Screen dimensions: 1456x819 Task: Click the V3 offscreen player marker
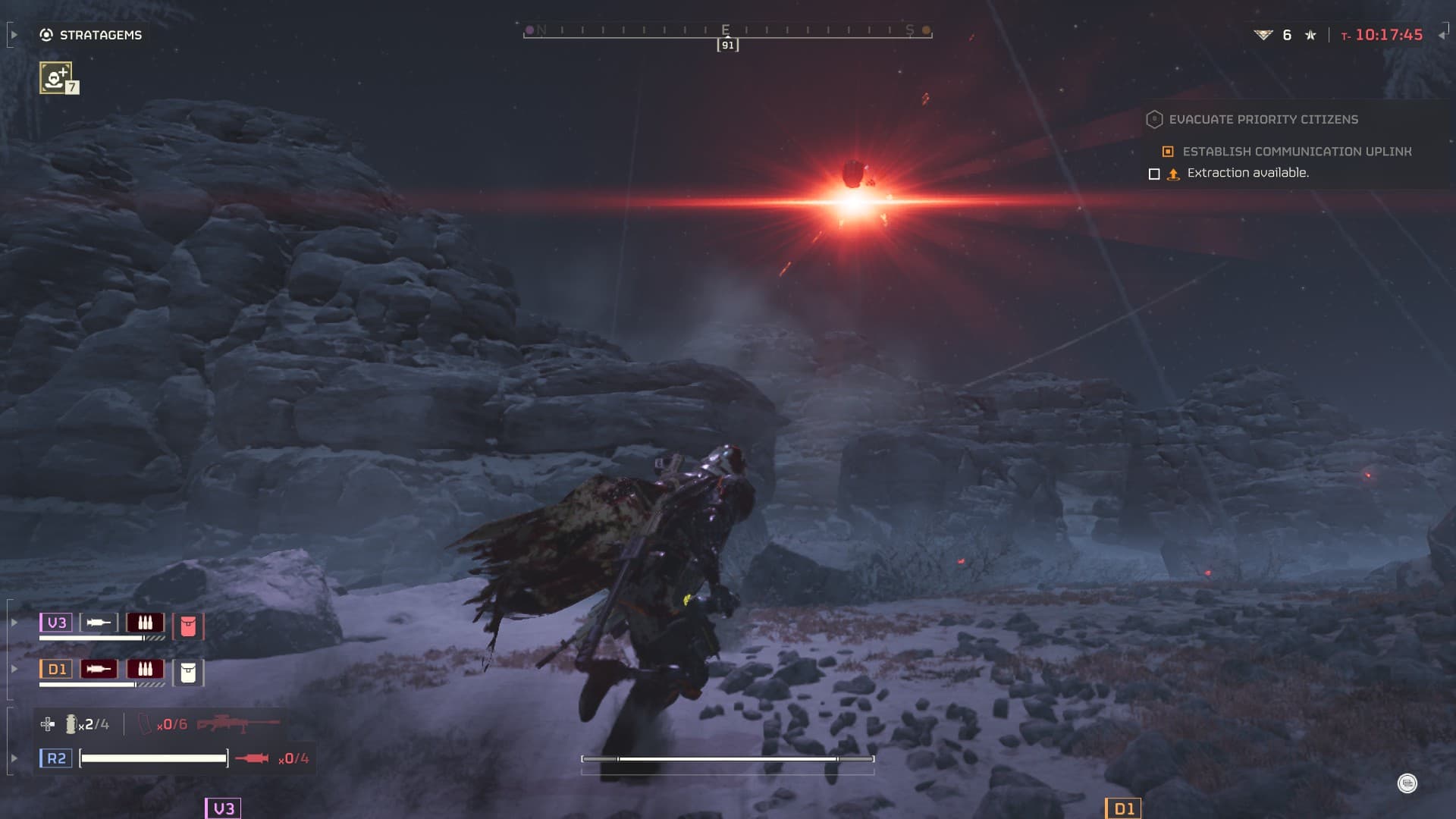(223, 808)
